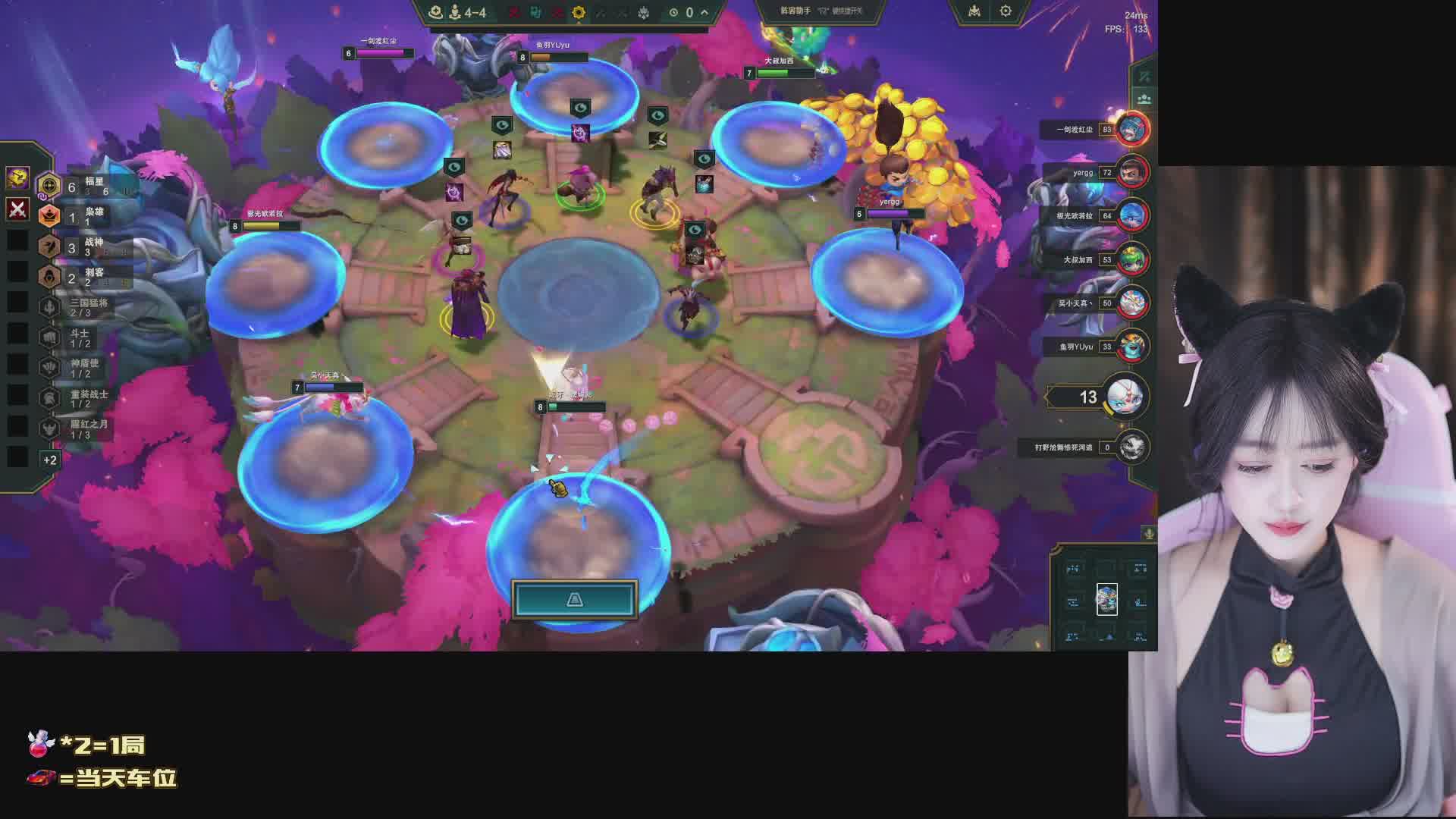Viewport: 1456px width, 819px height.
Task: Inspect the 战神 trait entry
Action: (x=83, y=246)
